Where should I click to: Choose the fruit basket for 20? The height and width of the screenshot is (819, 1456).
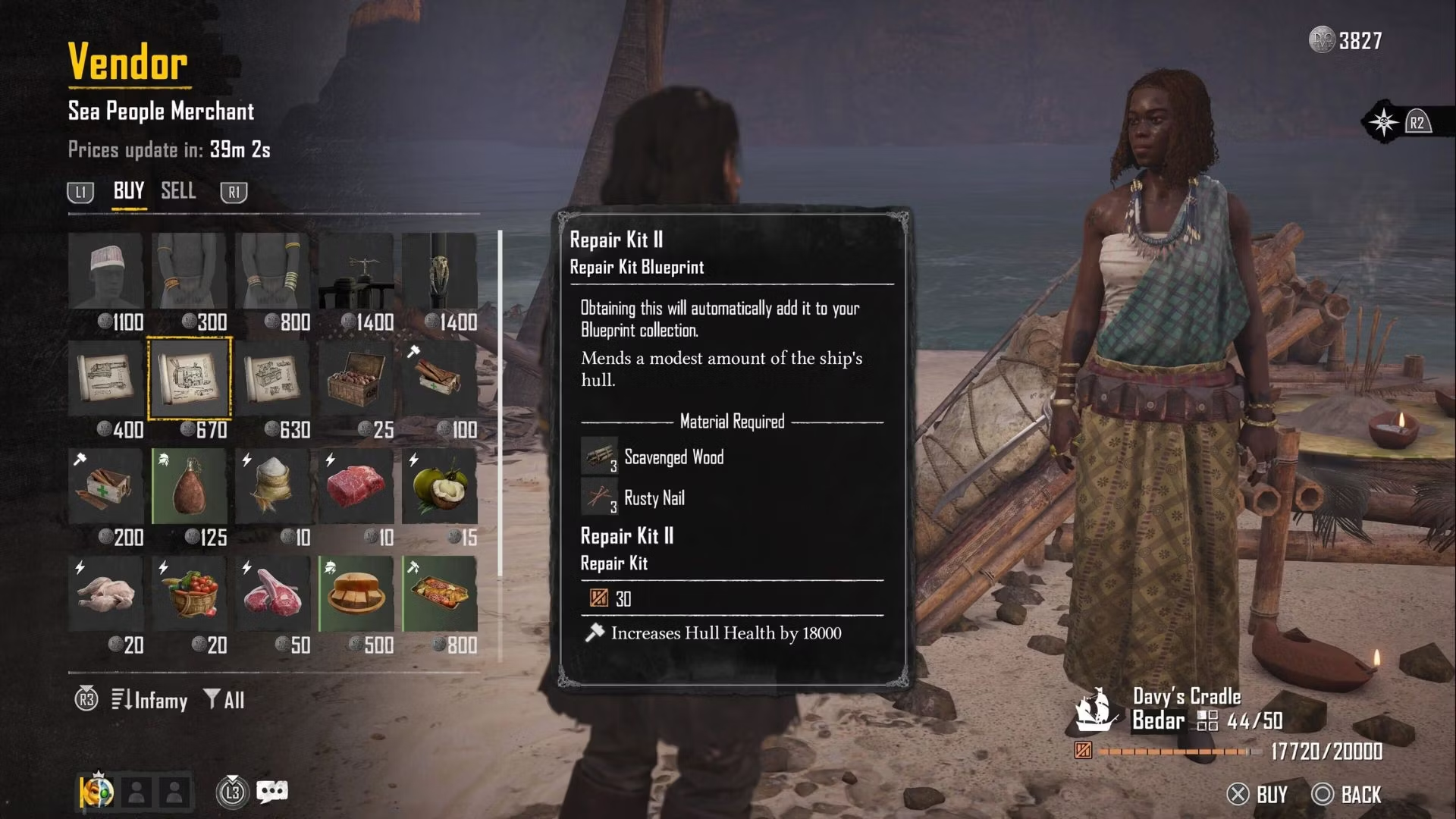point(189,594)
